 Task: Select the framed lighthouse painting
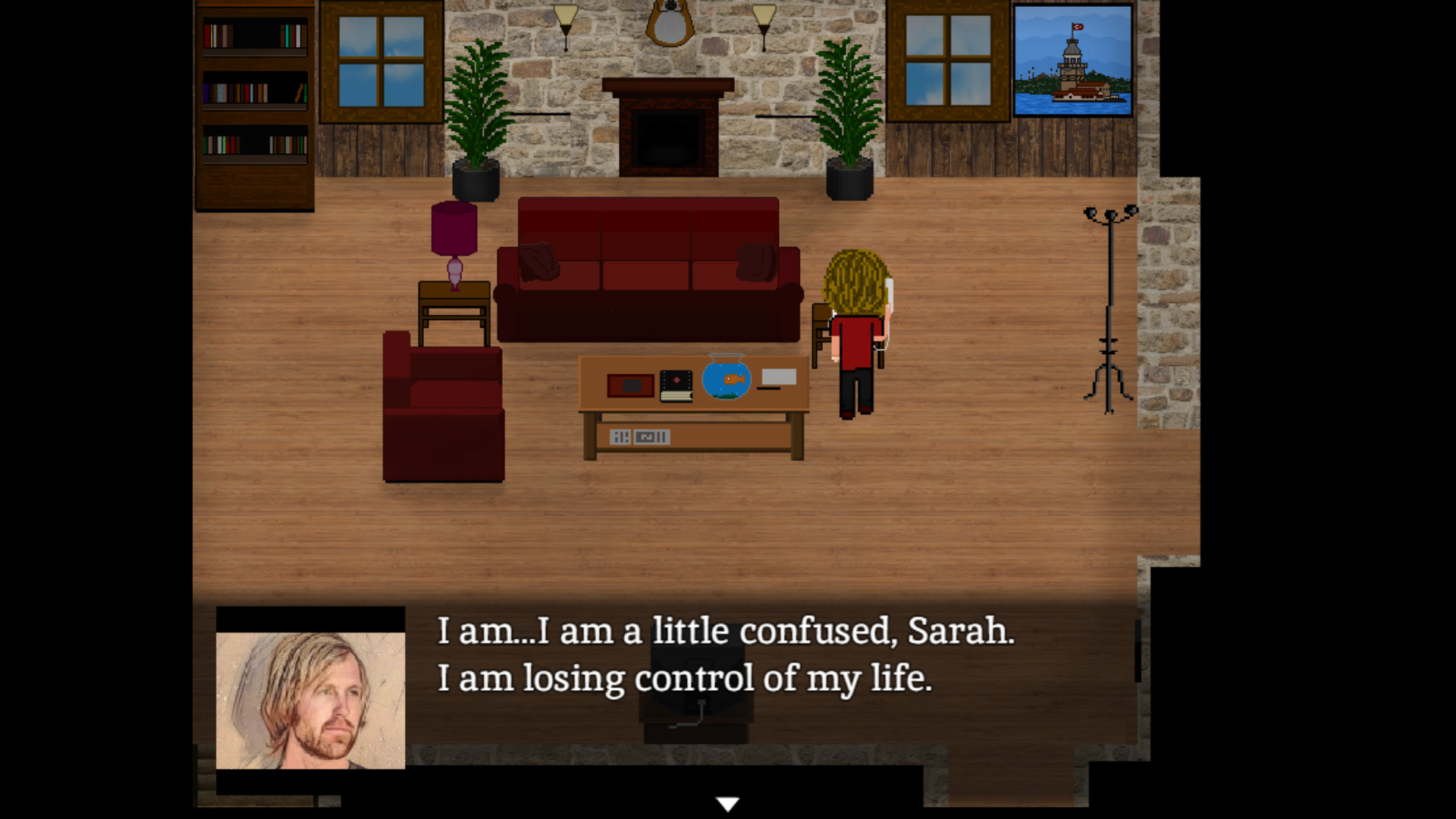1072,61
